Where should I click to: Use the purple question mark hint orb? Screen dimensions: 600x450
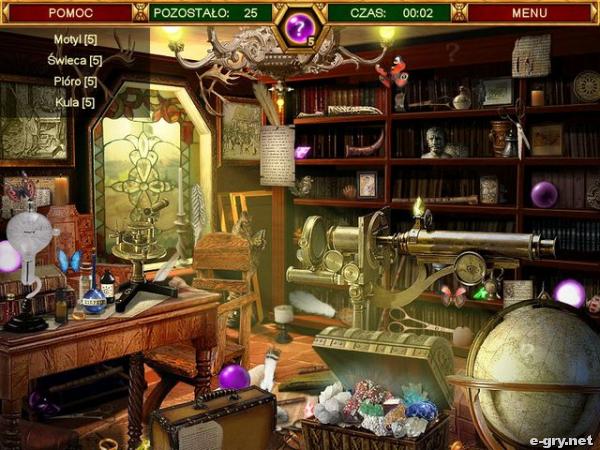tap(299, 28)
